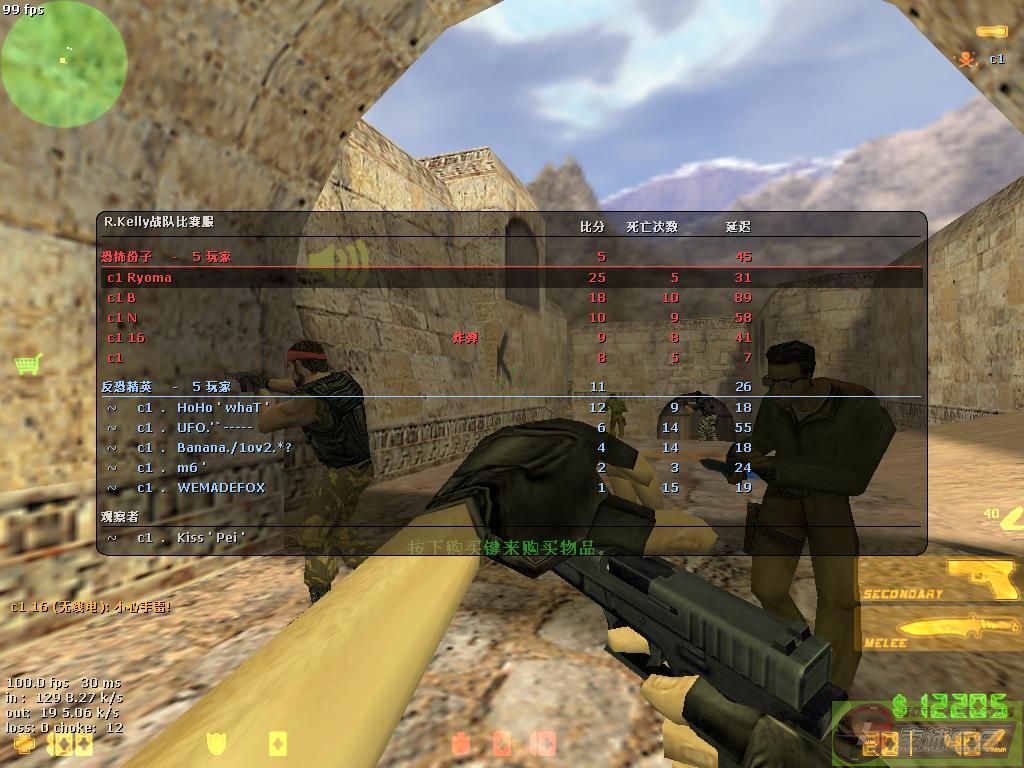
Task: Click the green shopping cart buy icon
Action: pos(28,364)
